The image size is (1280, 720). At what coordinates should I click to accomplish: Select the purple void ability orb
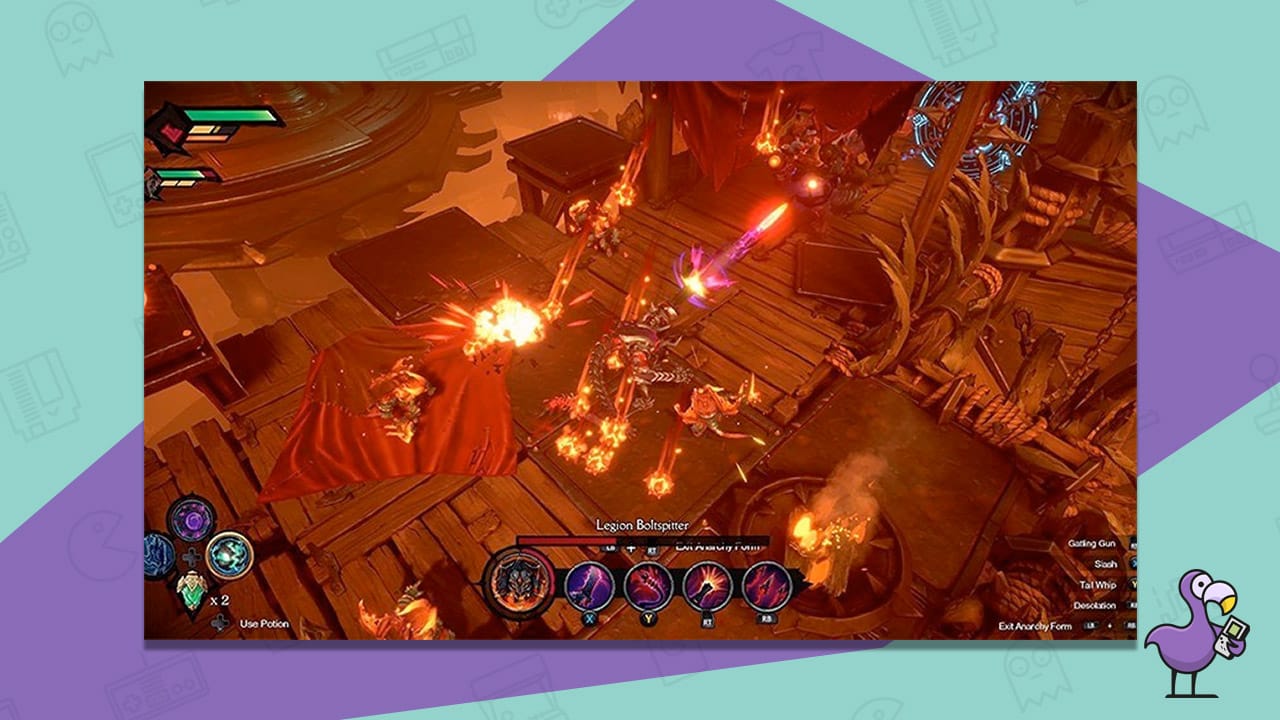point(192,520)
